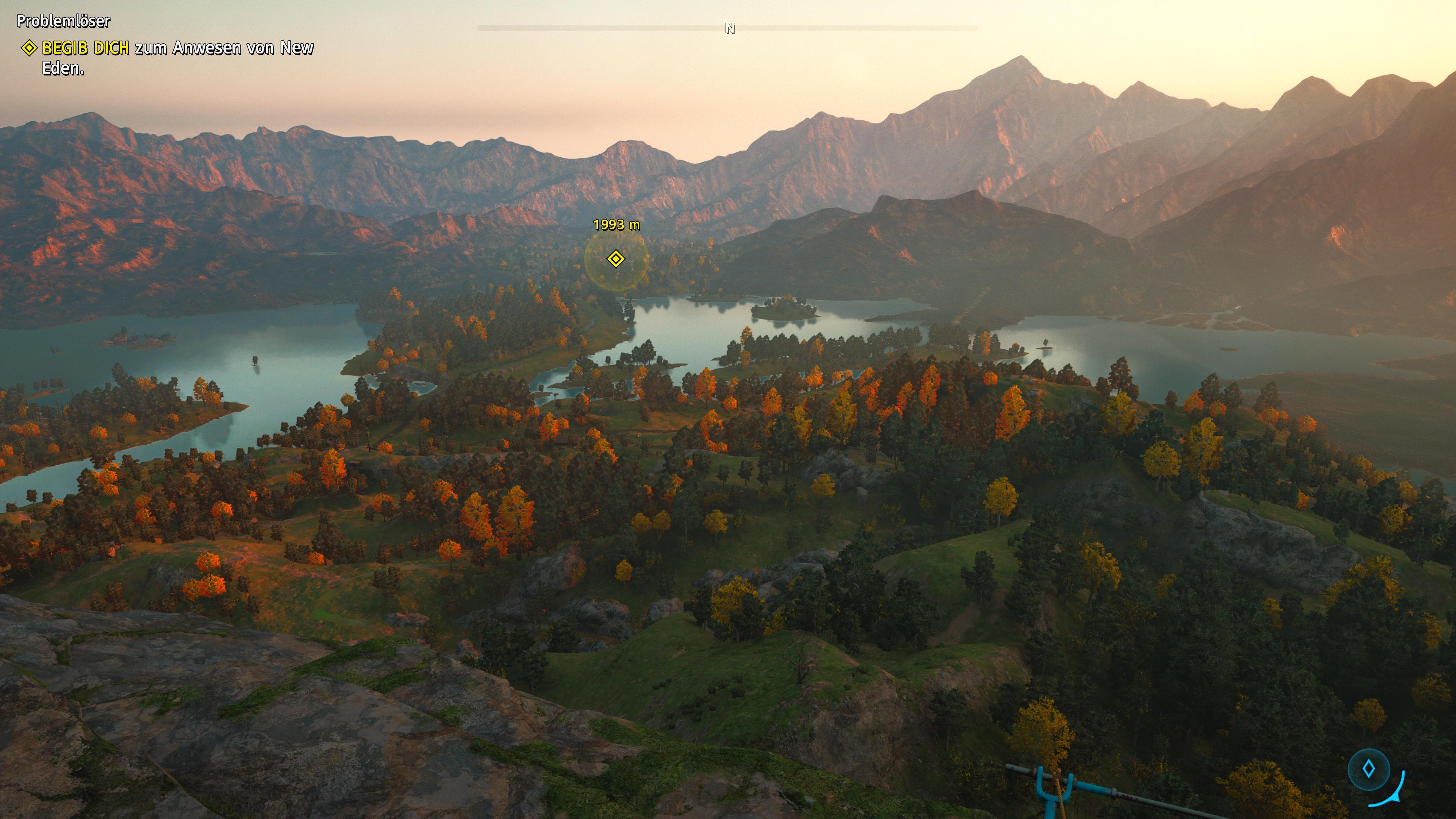
Task: Click the yellow objective waypoint marker
Action: pos(615,259)
